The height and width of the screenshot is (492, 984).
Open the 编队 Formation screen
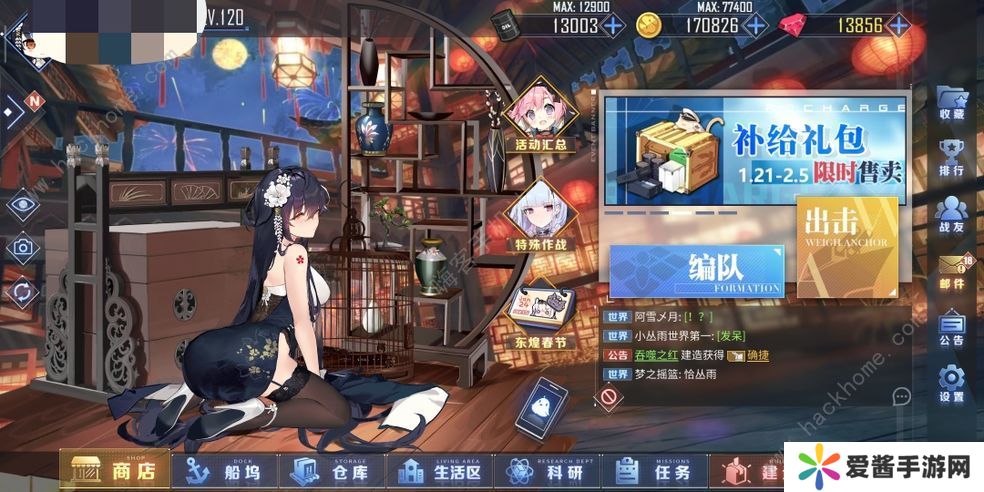pyautogui.click(x=697, y=270)
